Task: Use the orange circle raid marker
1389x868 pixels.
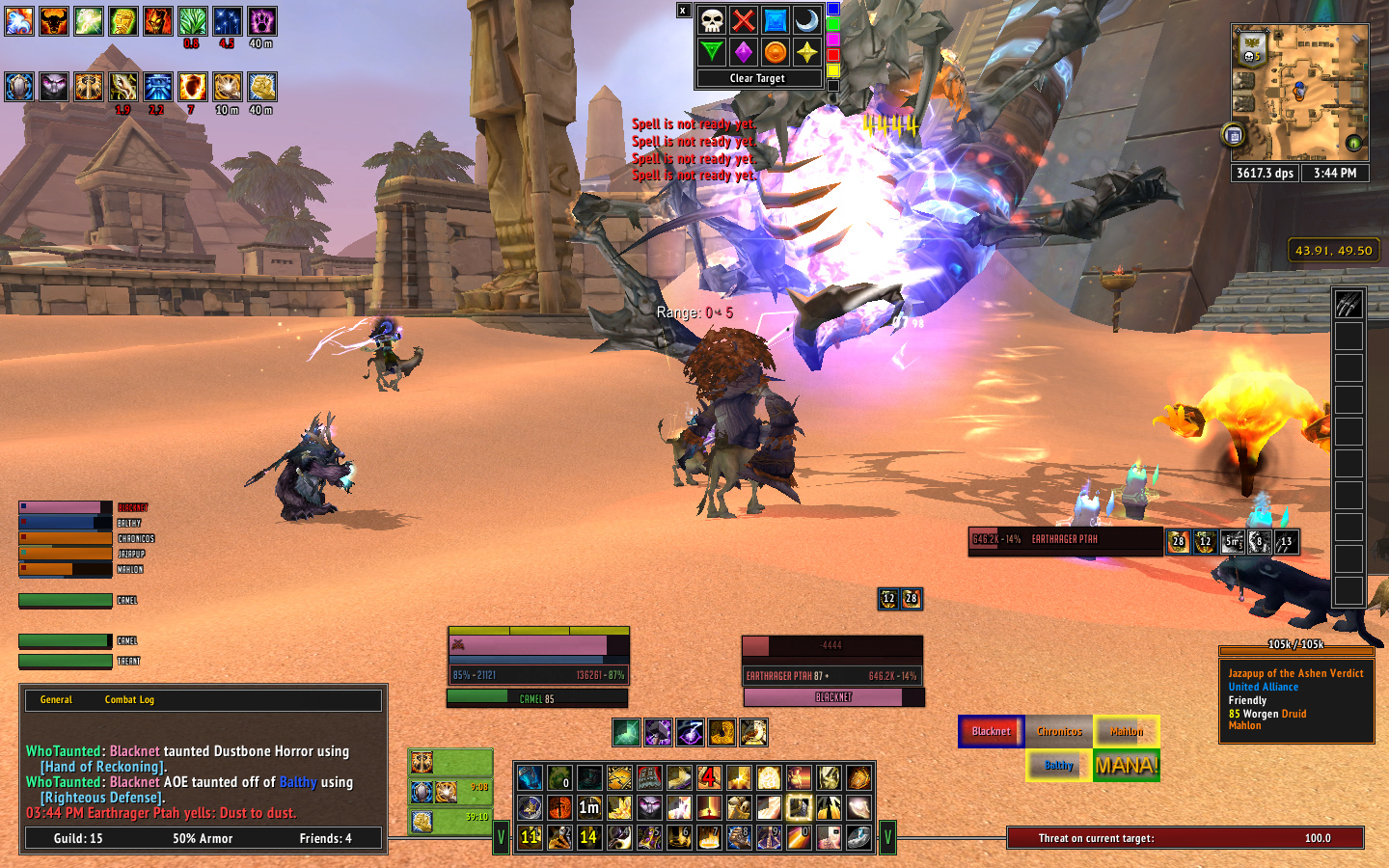Action: [x=775, y=52]
